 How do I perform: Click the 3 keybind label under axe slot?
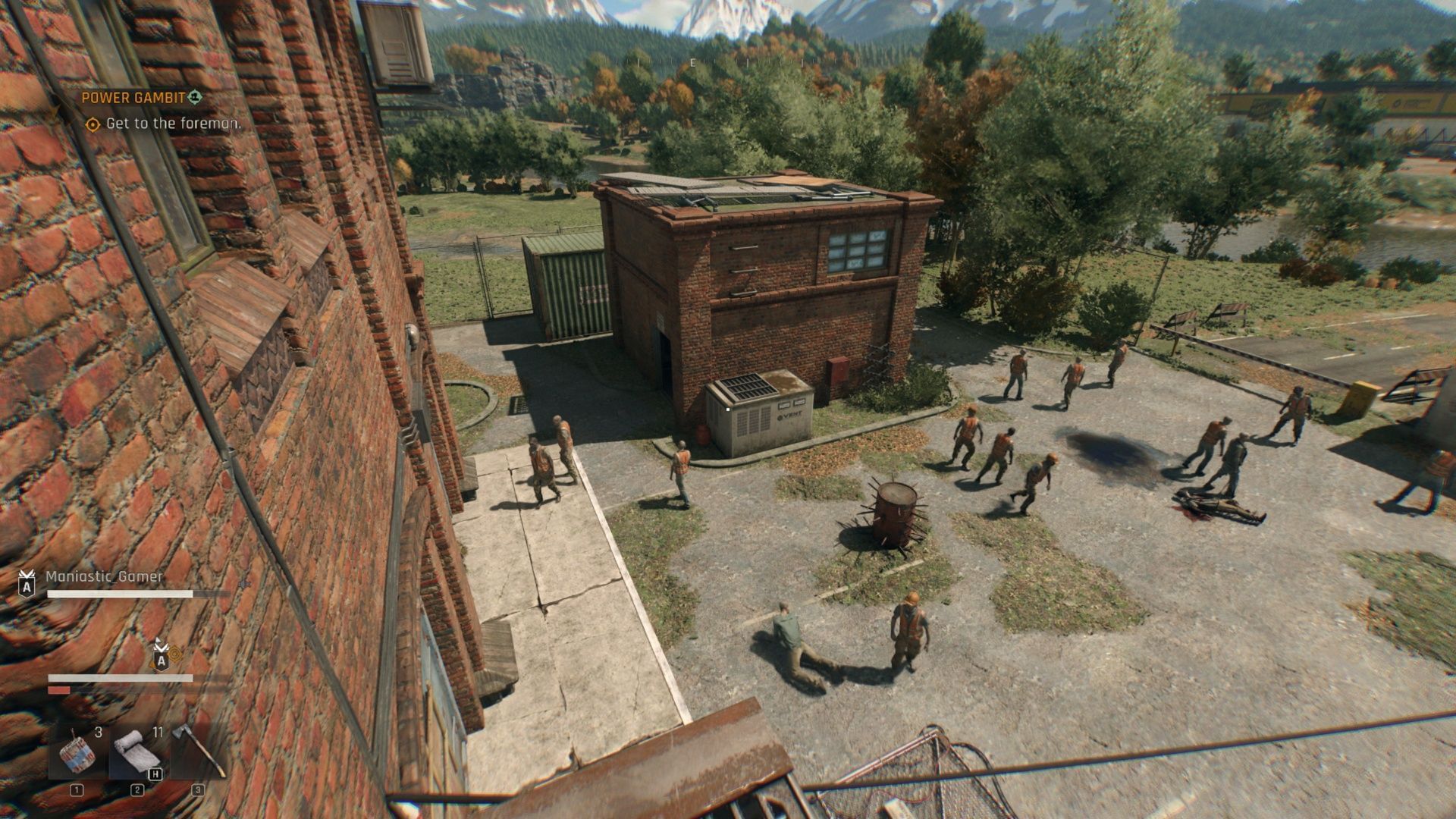pyautogui.click(x=198, y=789)
